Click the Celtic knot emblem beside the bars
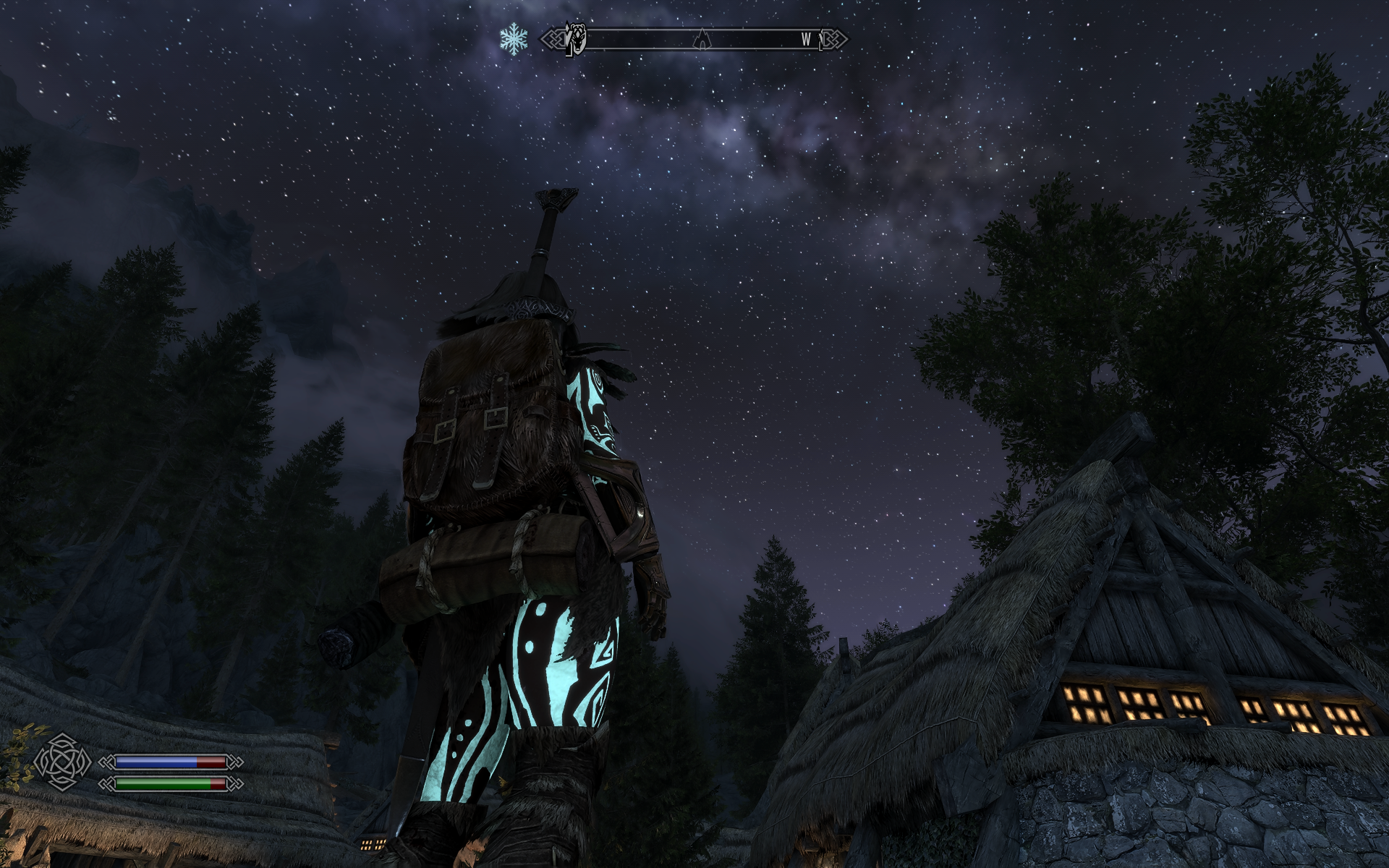This screenshot has height=868, width=1389. pyautogui.click(x=62, y=762)
